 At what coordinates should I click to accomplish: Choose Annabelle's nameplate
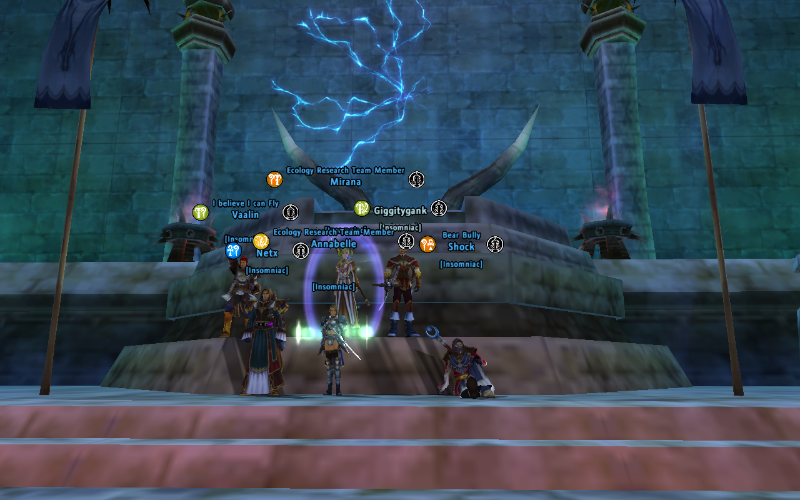click(333, 243)
